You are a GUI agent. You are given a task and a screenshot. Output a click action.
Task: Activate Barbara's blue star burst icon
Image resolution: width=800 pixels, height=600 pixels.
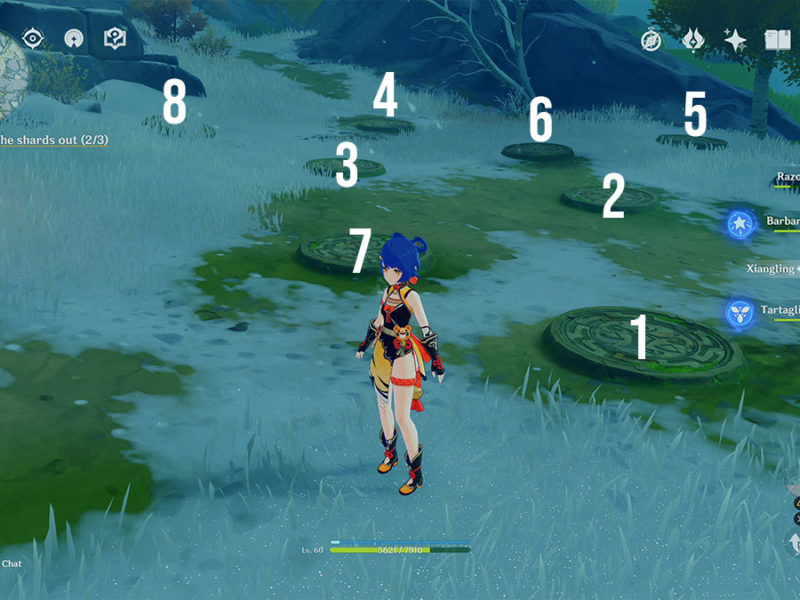point(739,223)
